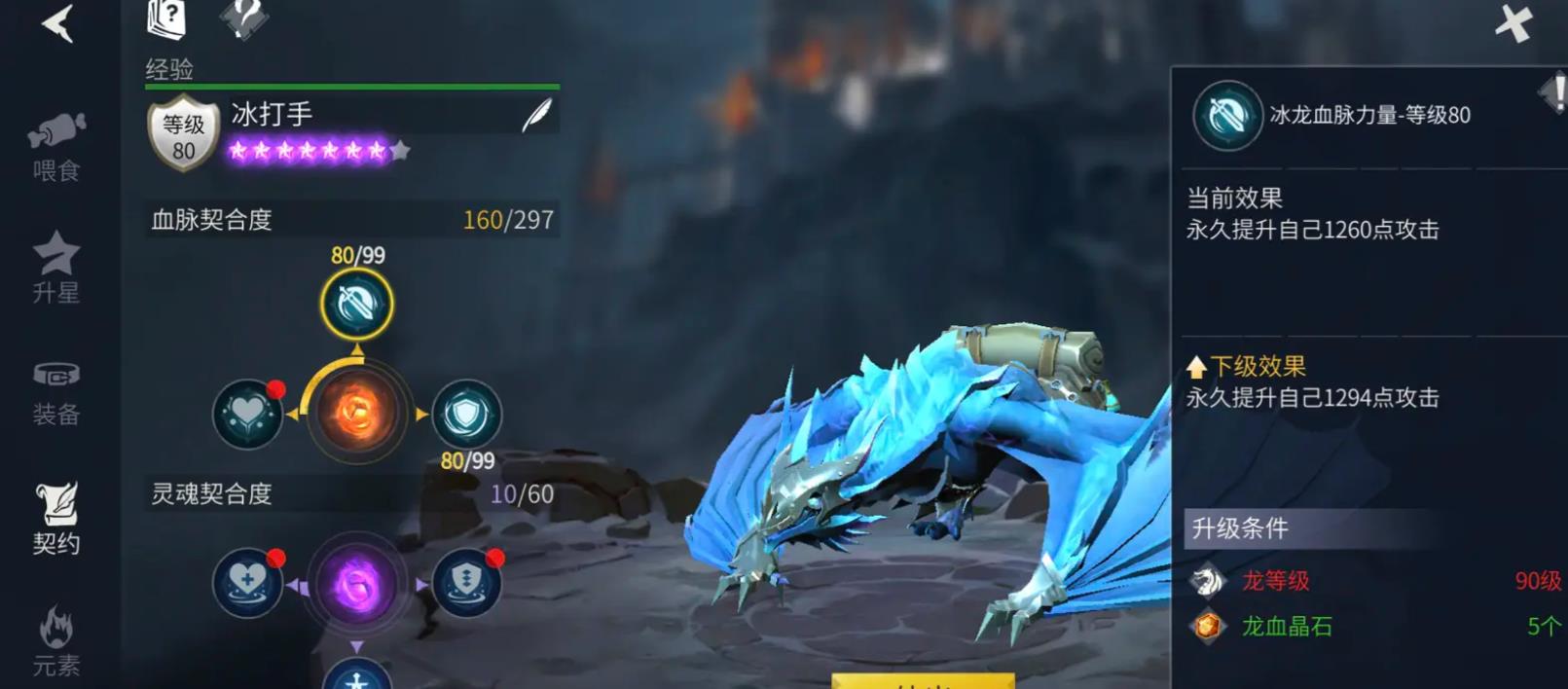The width and height of the screenshot is (1568, 689).
Task: Select the soul heart-plus node
Action: (x=247, y=584)
